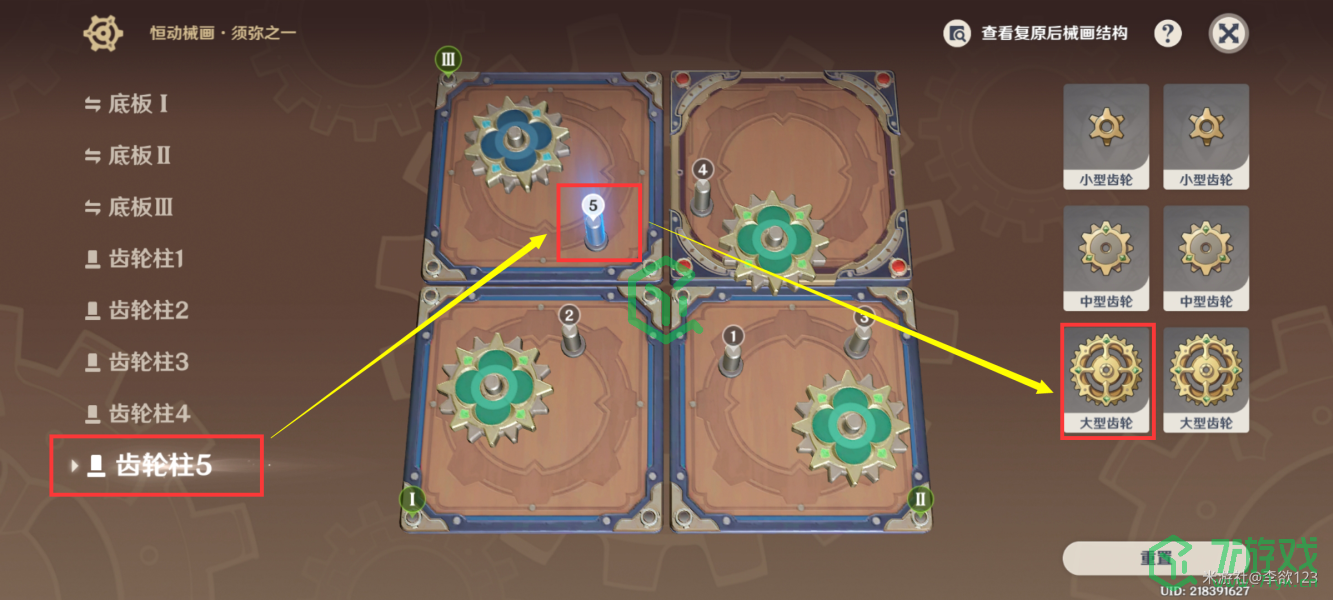Click the gear icon beside the puzzle title
This screenshot has width=1333, height=600.
point(102,34)
